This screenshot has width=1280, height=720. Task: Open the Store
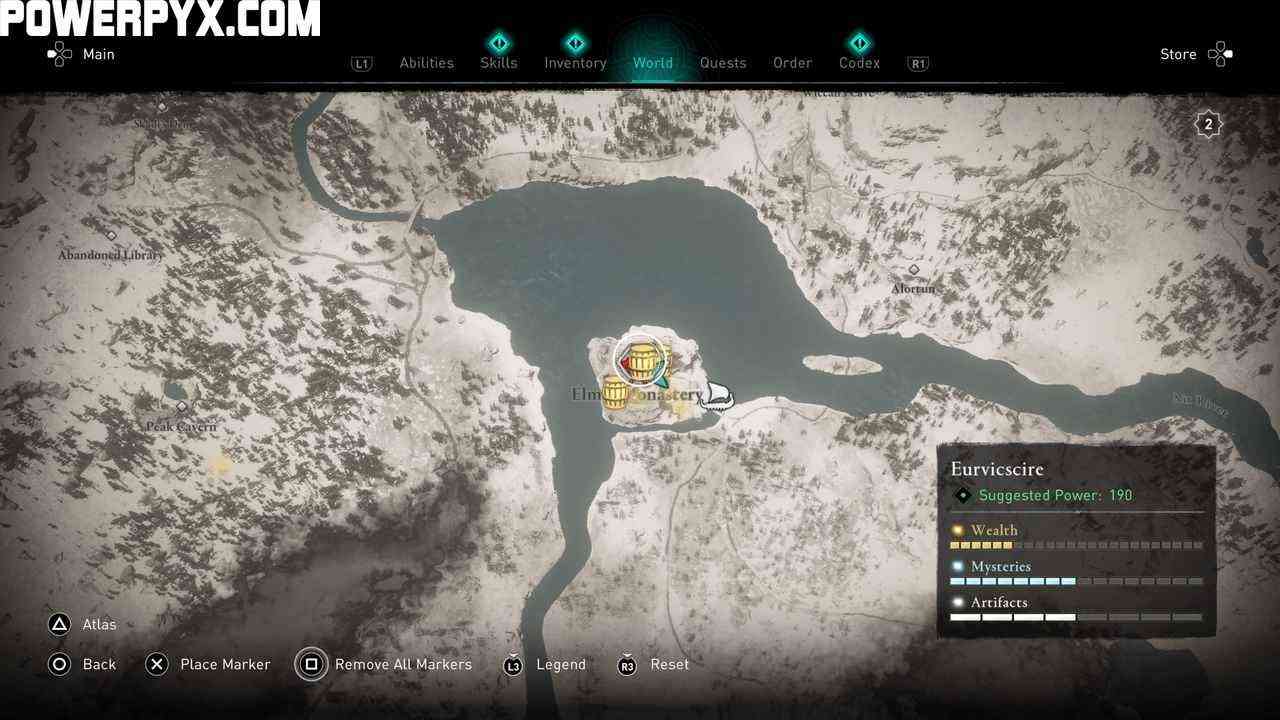click(1195, 54)
